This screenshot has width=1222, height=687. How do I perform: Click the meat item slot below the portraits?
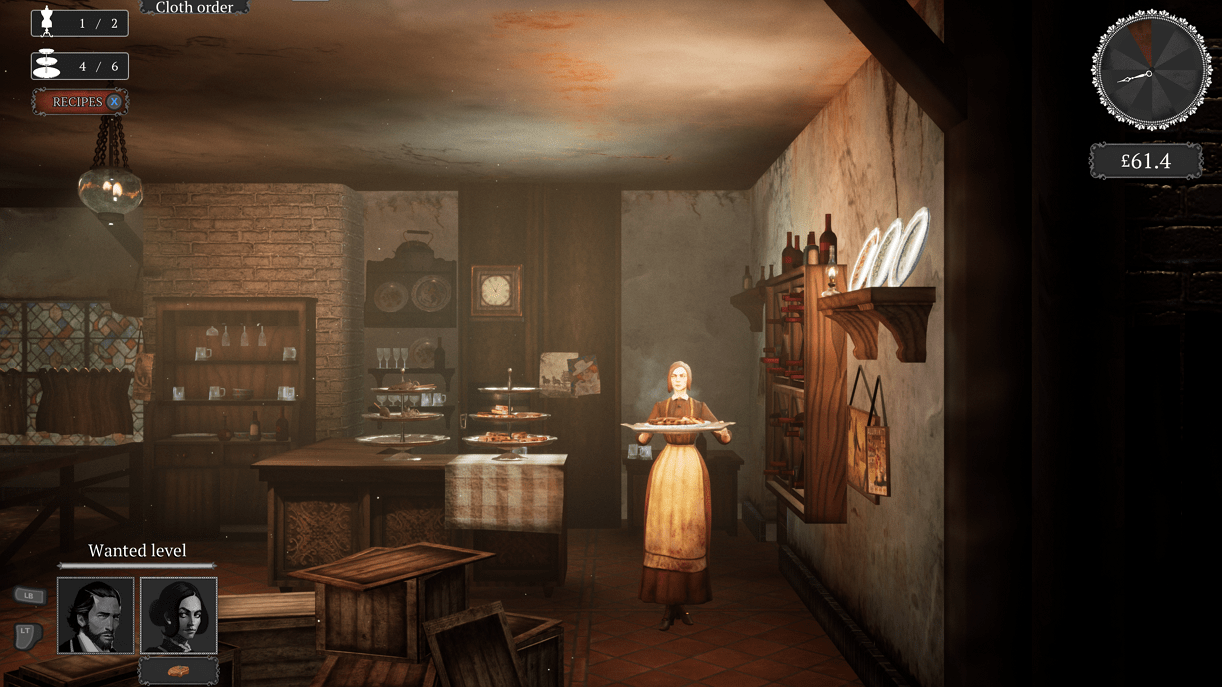tap(179, 671)
